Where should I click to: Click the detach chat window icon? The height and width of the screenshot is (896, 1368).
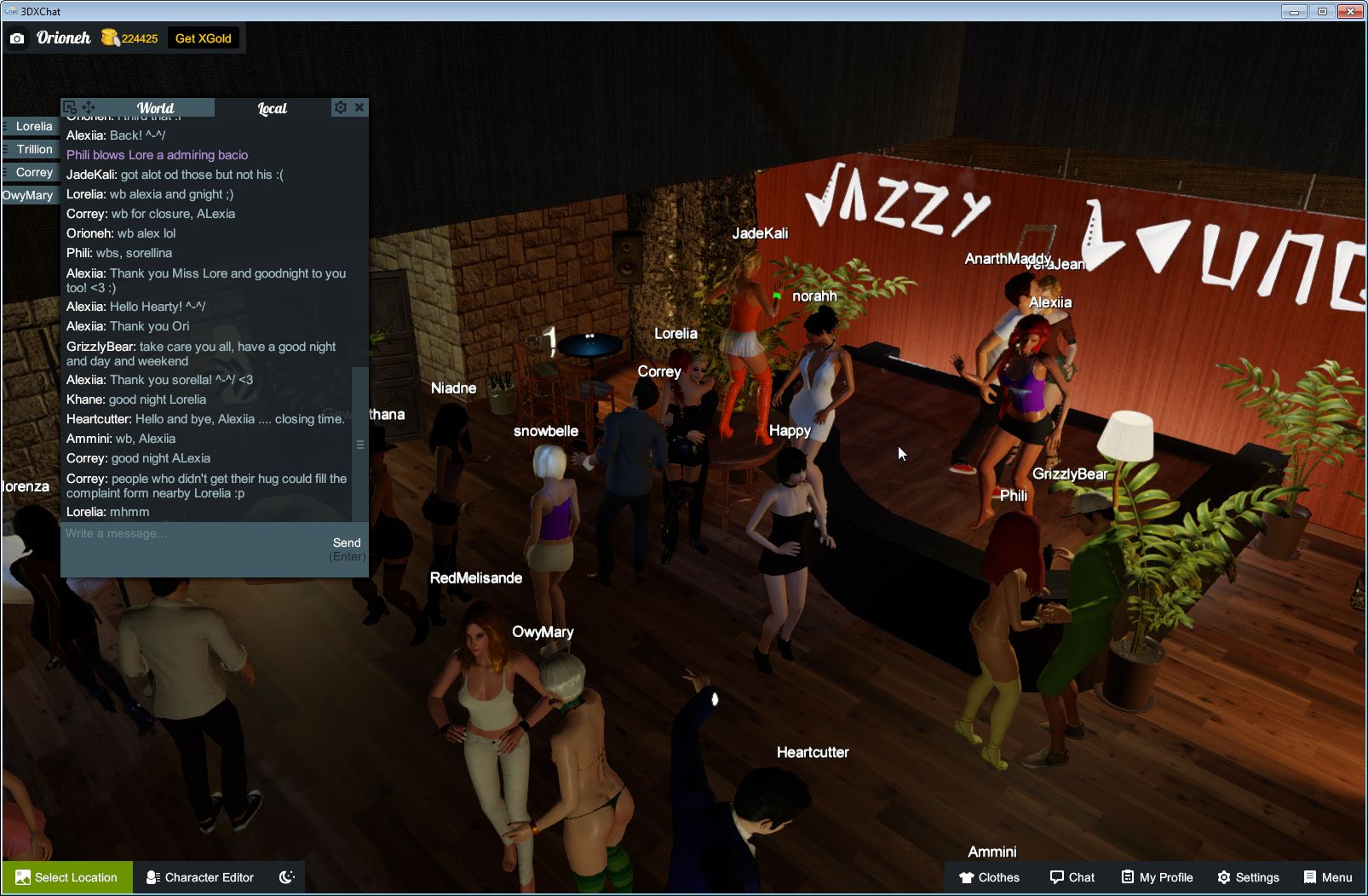click(x=70, y=107)
